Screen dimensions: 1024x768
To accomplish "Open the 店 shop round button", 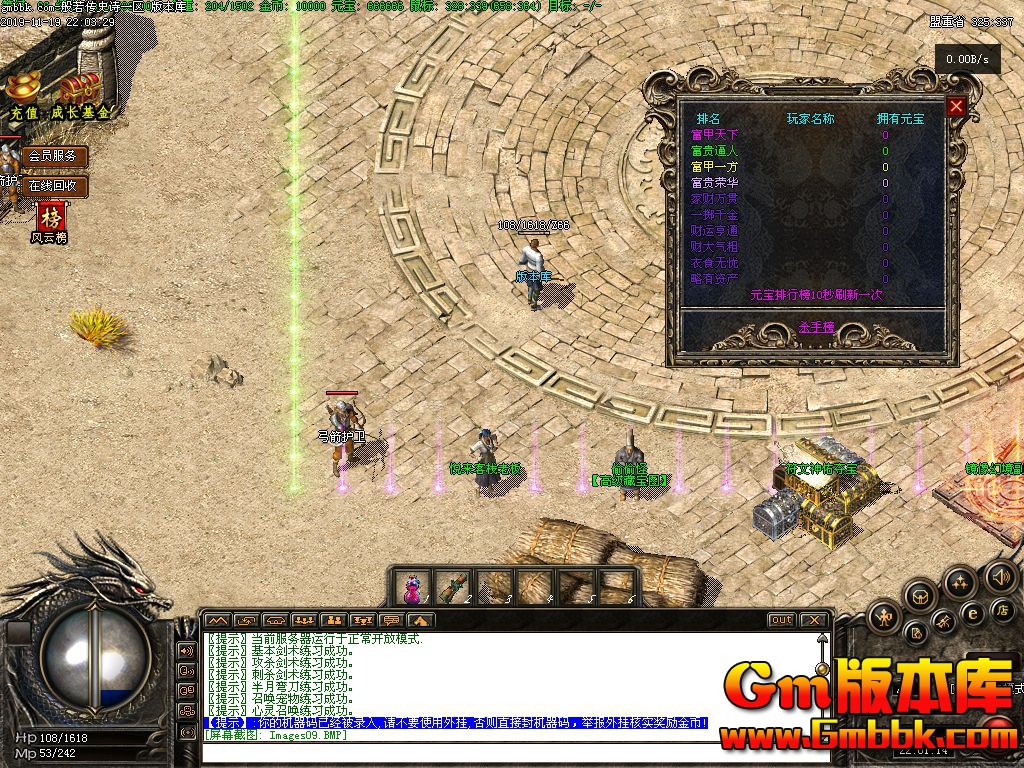I will (1001, 609).
